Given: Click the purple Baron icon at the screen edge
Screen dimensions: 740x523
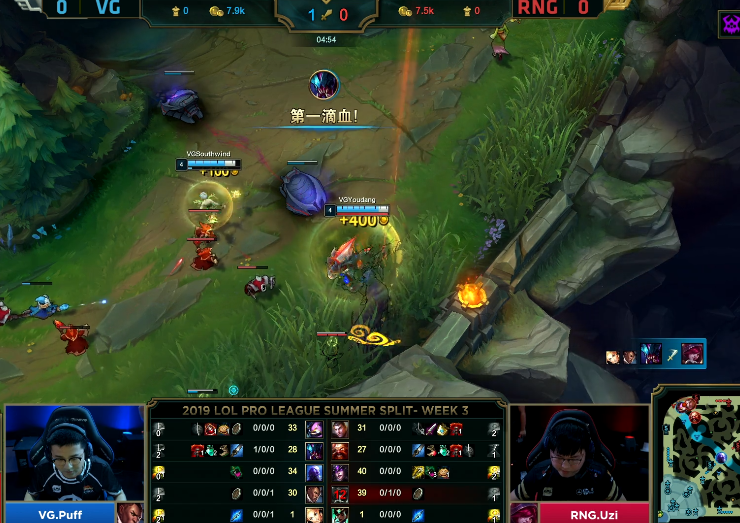Looking at the screenshot, I should [x=729, y=26].
